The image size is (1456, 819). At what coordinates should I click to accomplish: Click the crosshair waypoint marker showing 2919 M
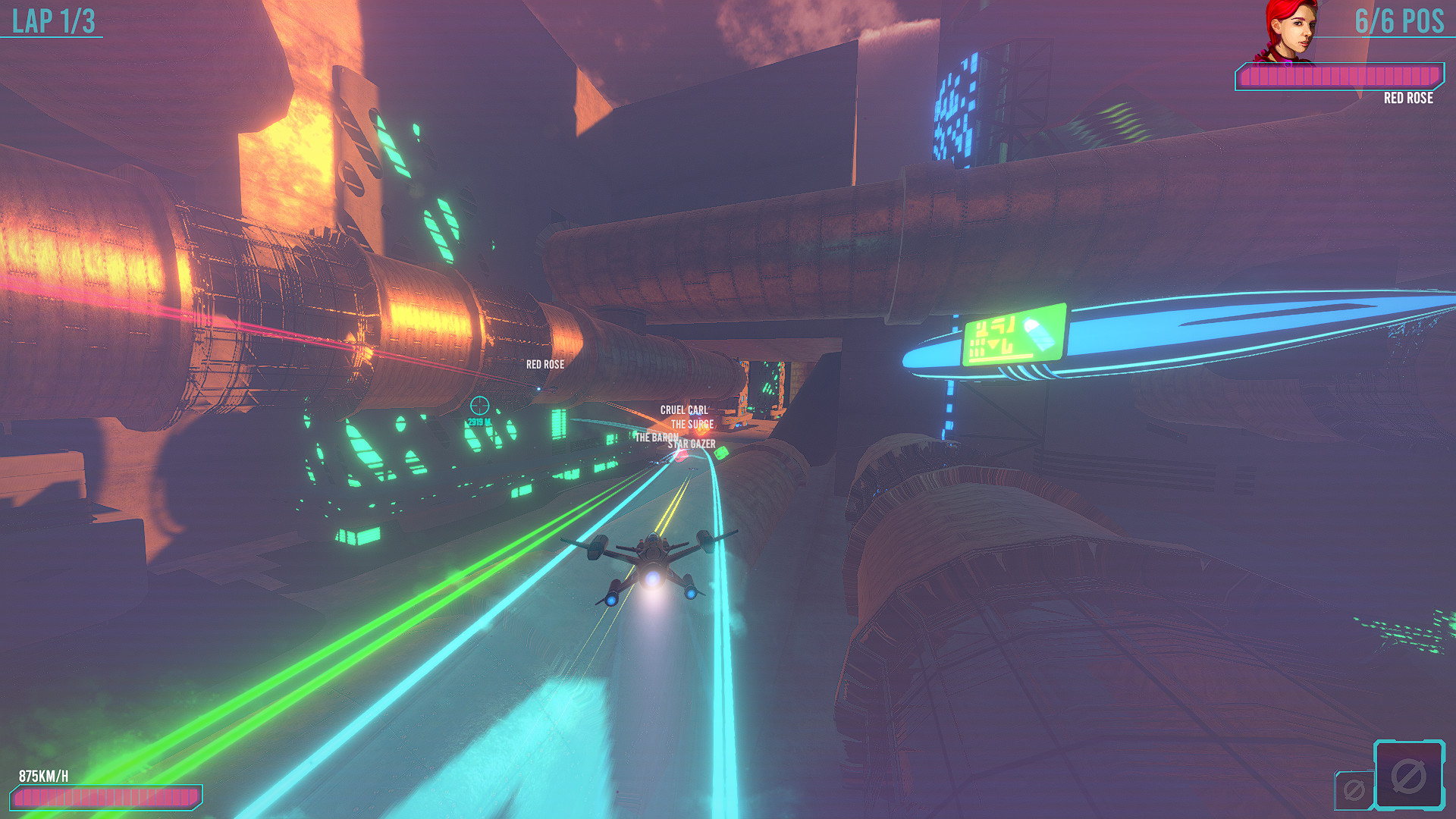(x=481, y=410)
